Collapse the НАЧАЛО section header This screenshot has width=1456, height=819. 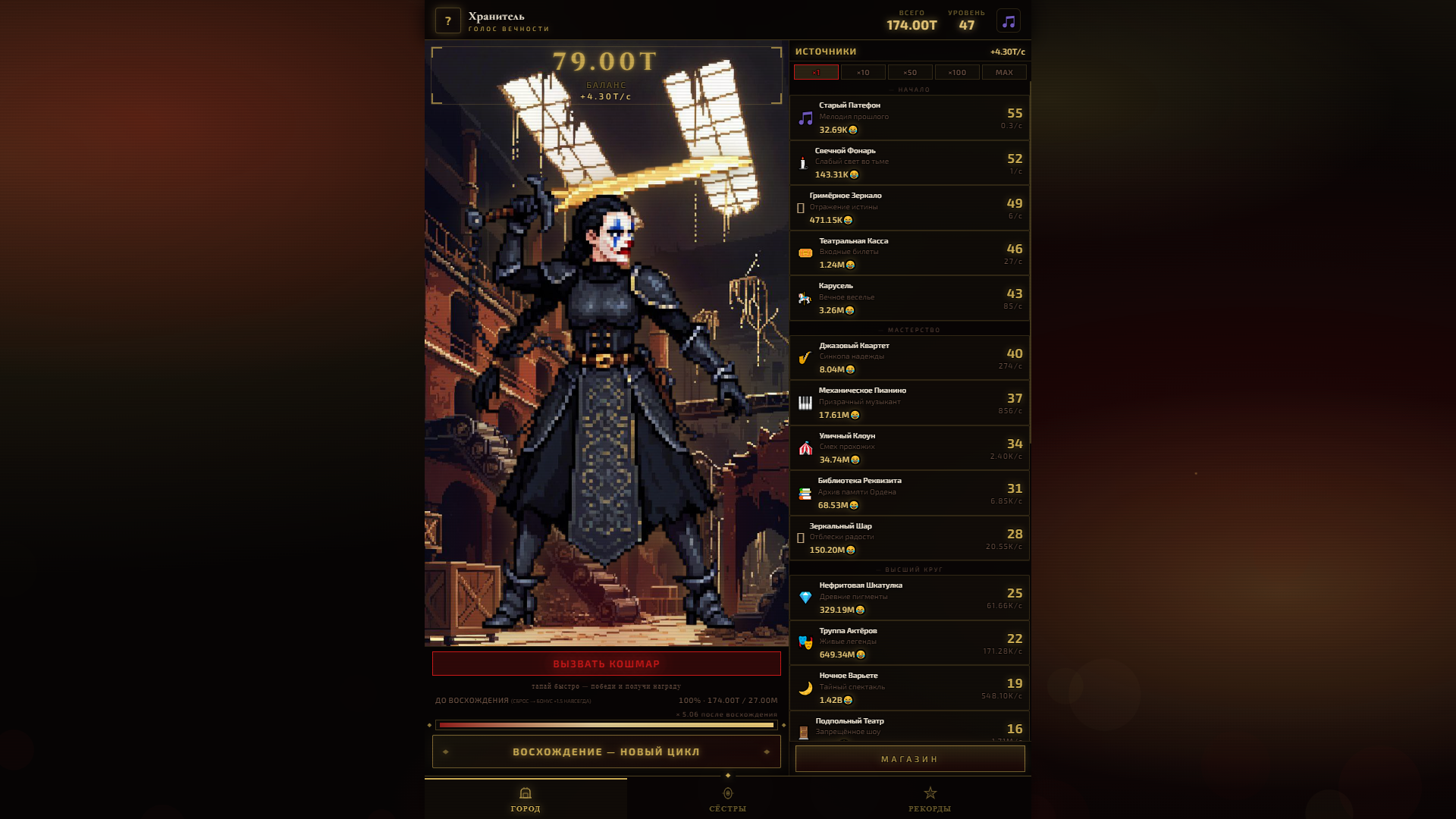909,89
